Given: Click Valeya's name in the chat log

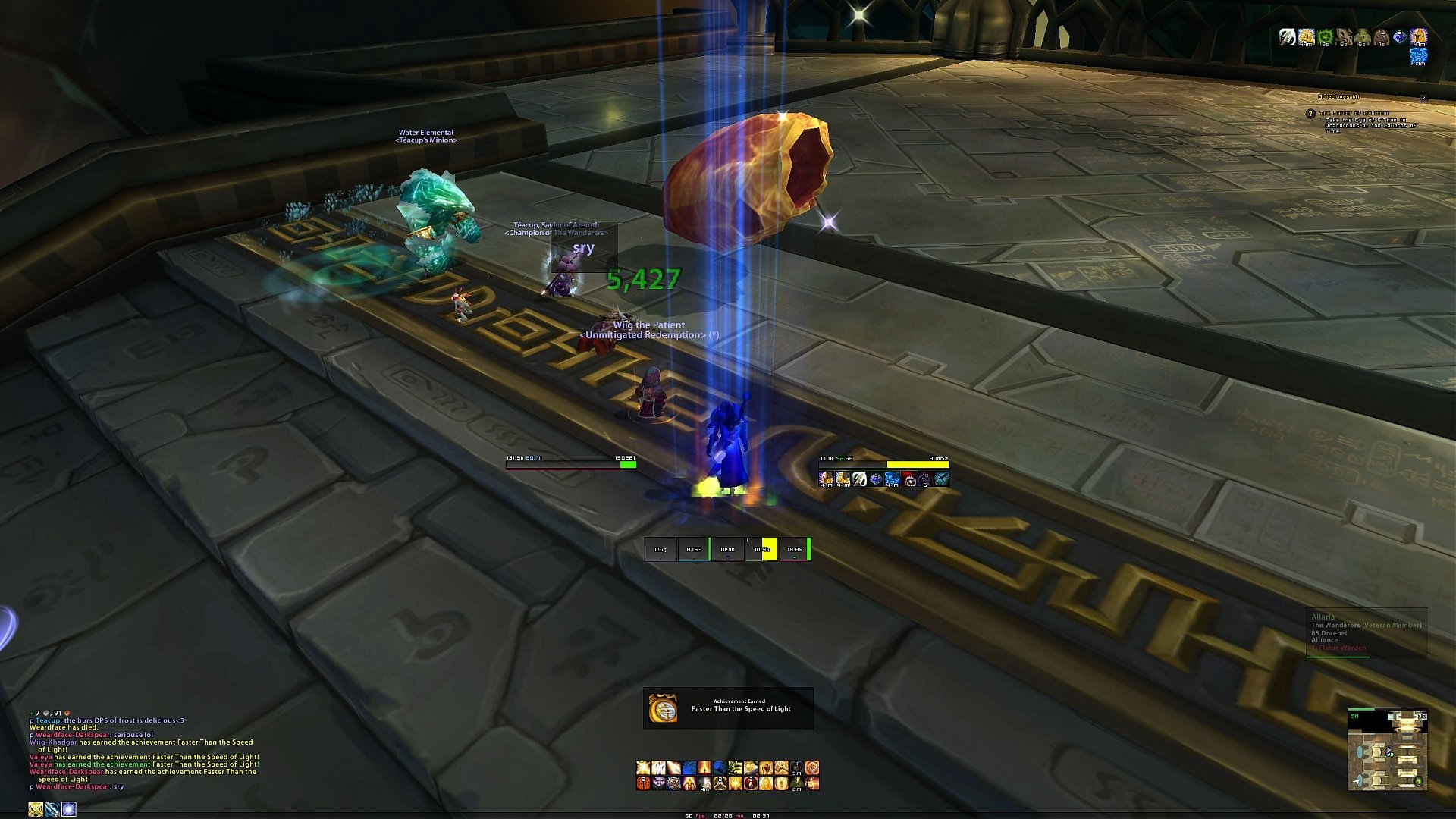Looking at the screenshot, I should (41, 757).
